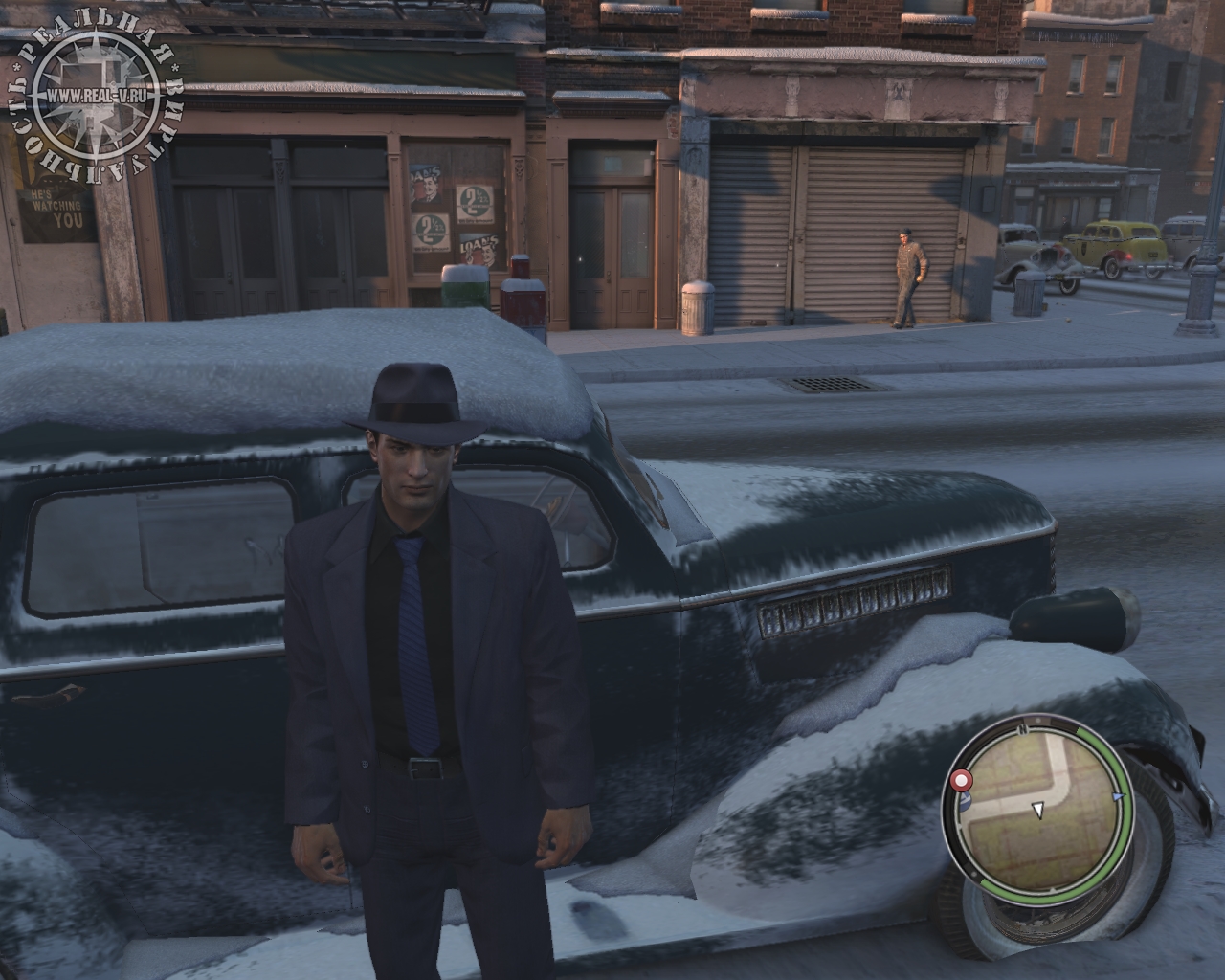
Task: Click the round blue icon under the red marker
Action: coord(965,802)
